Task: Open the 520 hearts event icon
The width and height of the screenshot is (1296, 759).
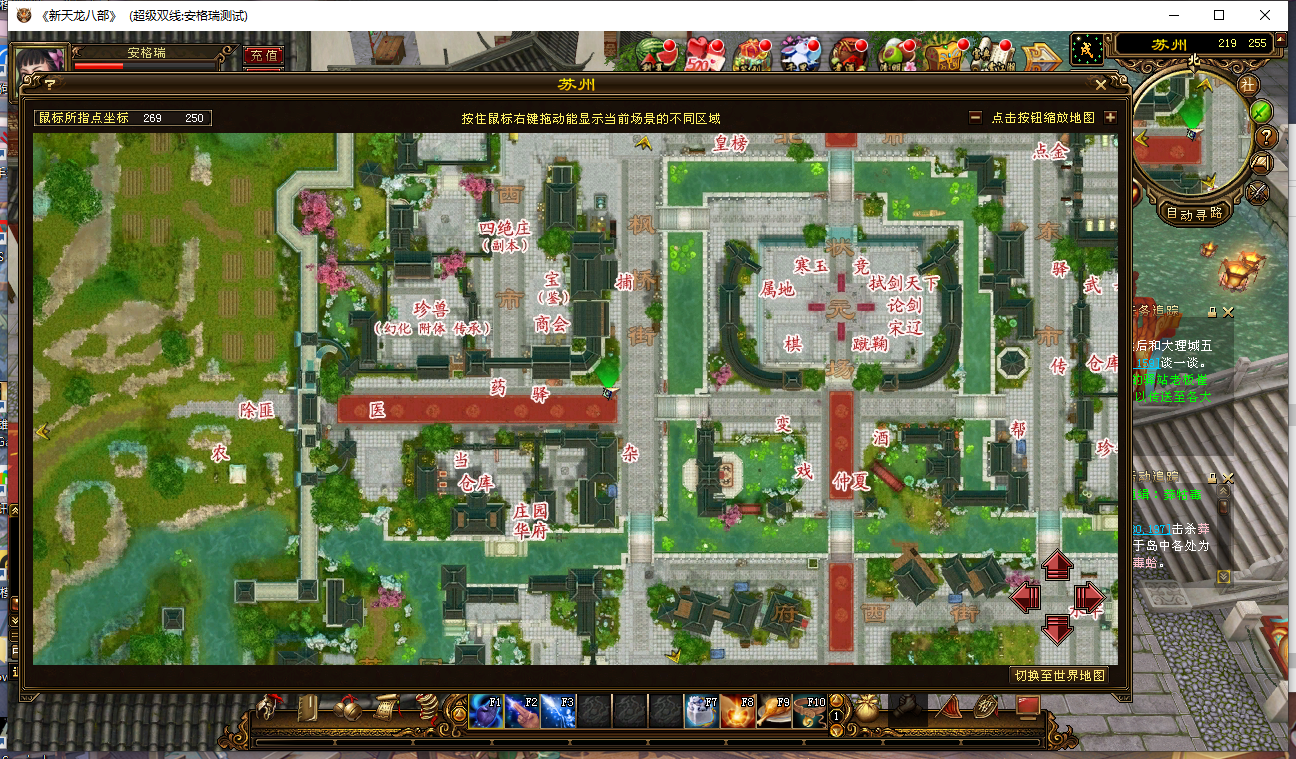Action: pos(704,55)
